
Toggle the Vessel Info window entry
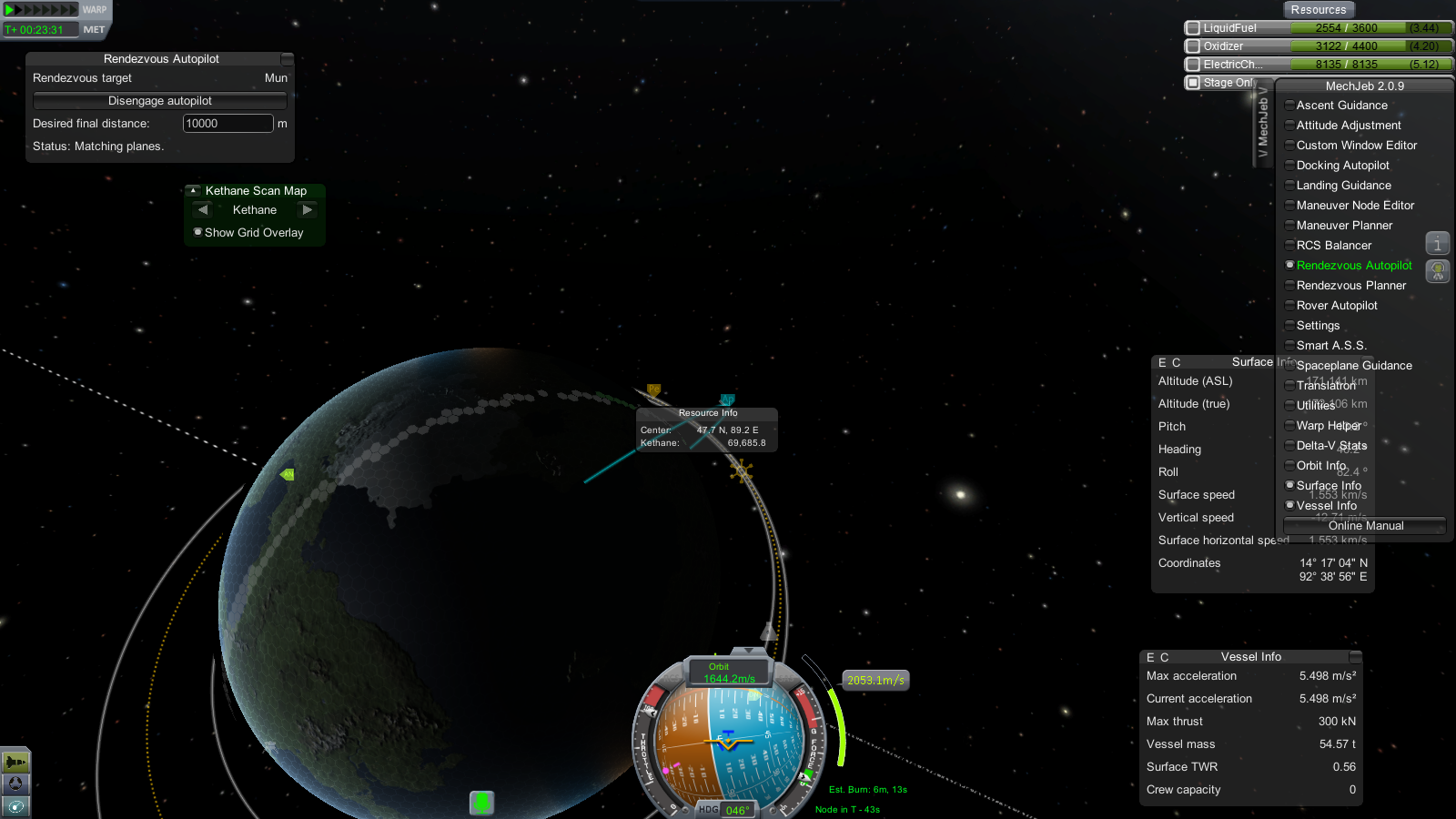click(x=1326, y=506)
